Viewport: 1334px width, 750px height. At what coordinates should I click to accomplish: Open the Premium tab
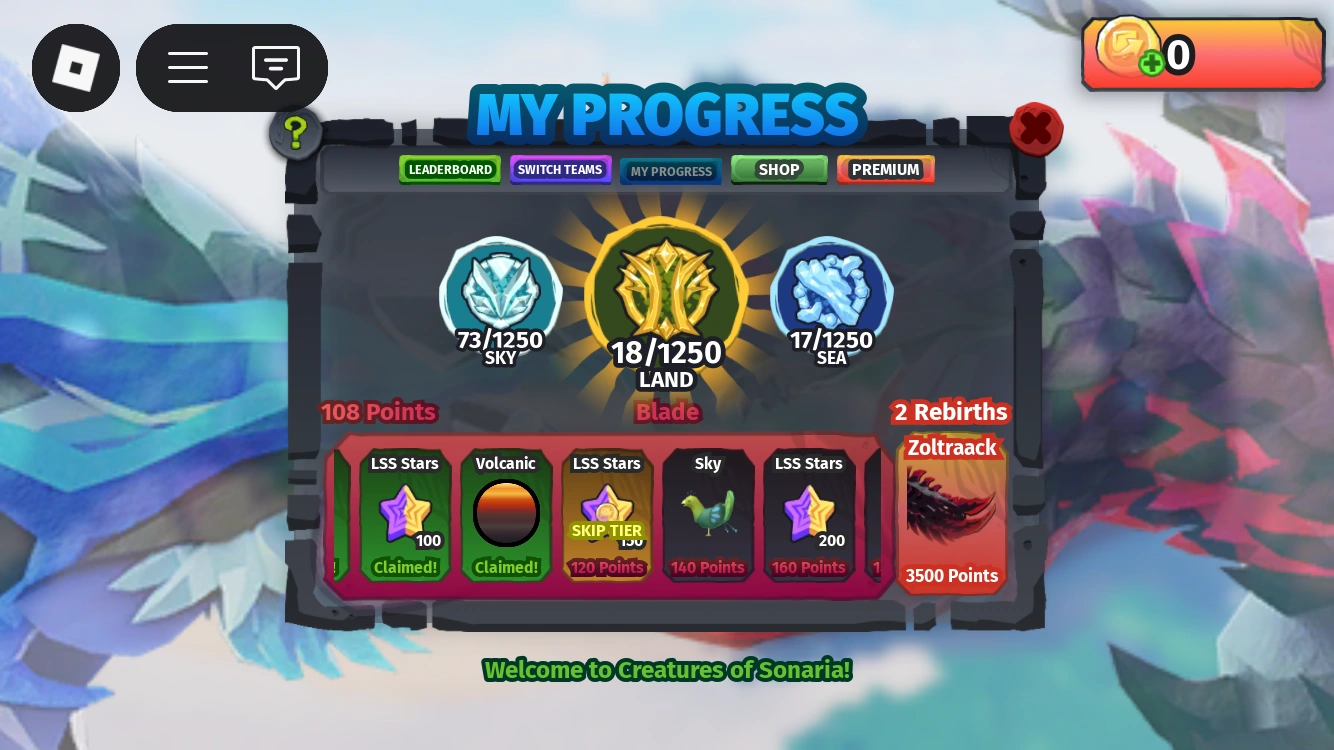885,169
